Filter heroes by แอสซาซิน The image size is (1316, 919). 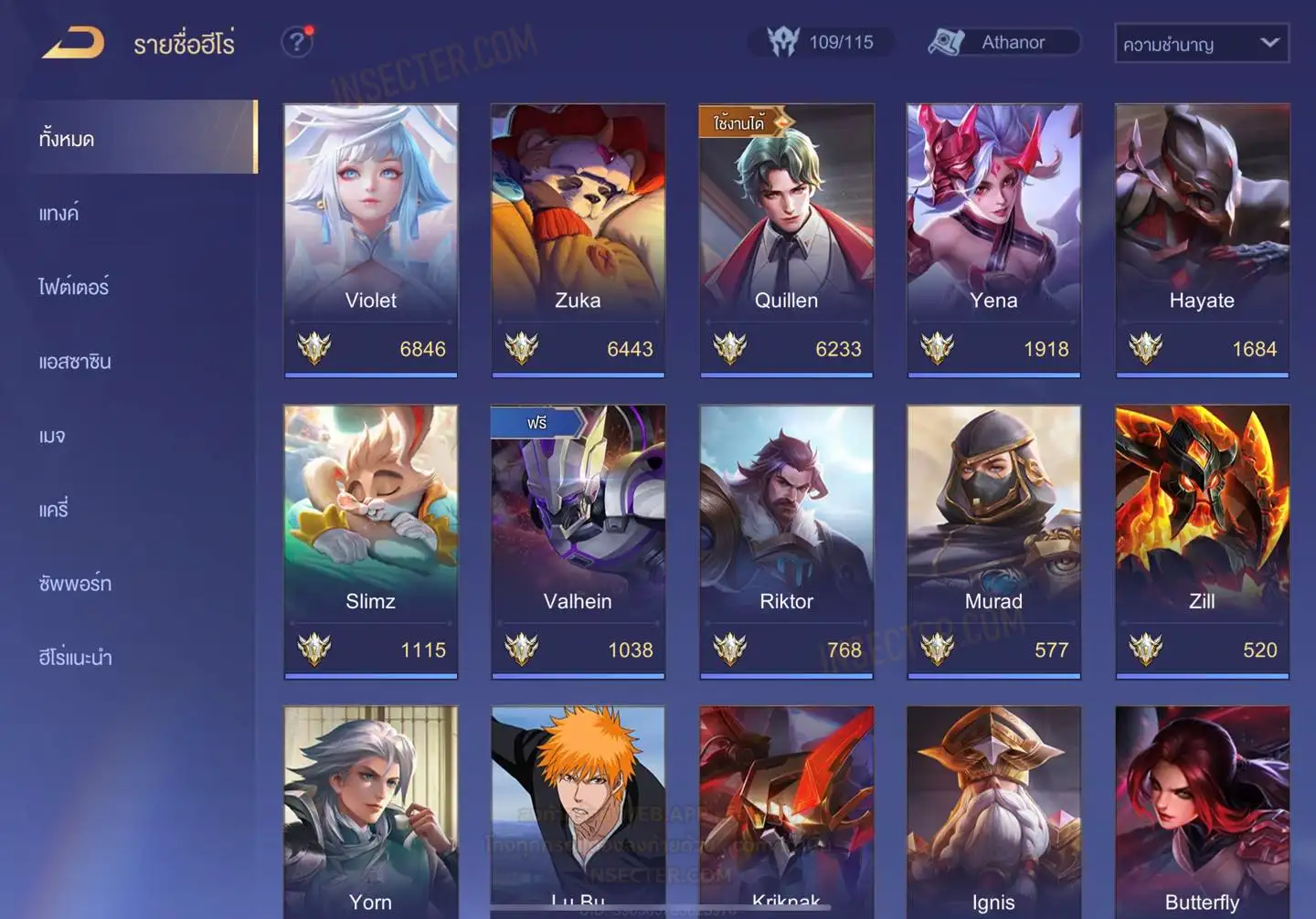pos(75,362)
